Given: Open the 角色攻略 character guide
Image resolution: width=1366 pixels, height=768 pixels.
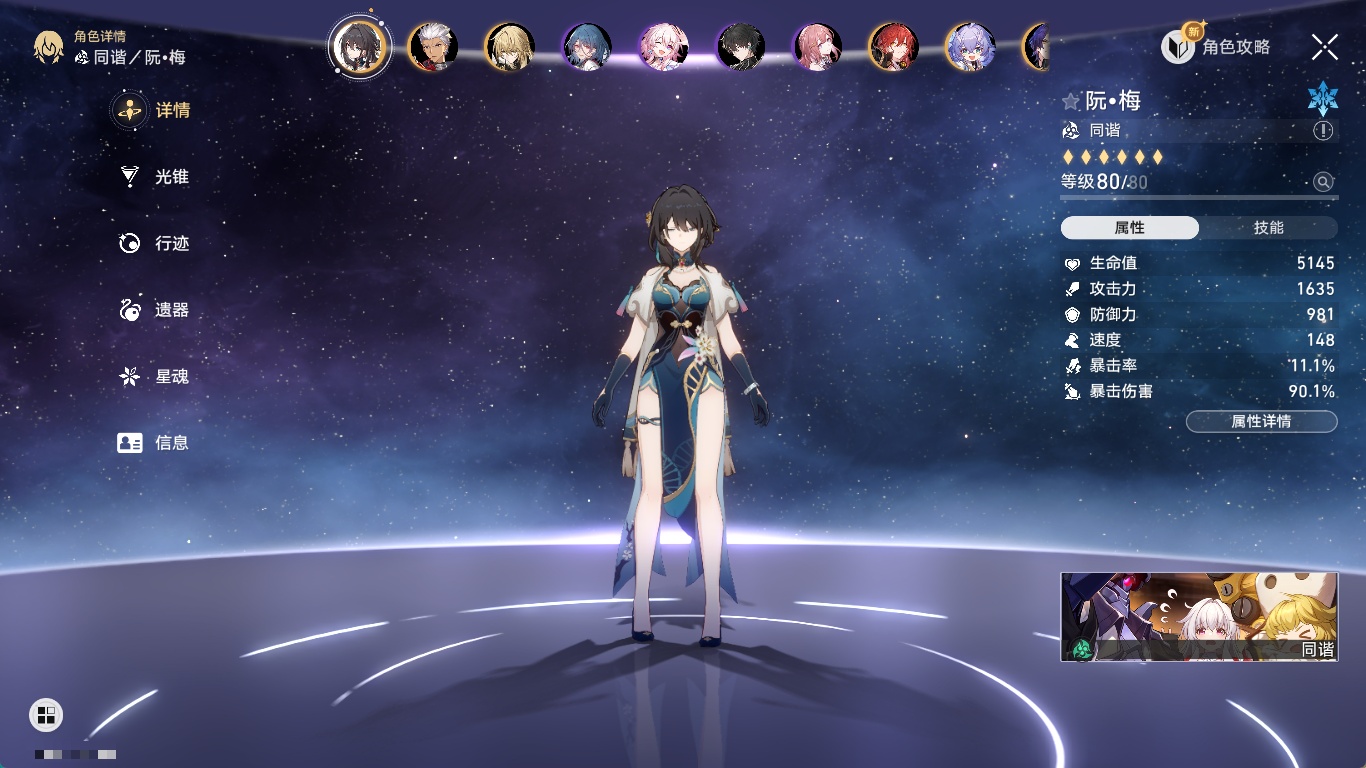Looking at the screenshot, I should coord(1216,47).
